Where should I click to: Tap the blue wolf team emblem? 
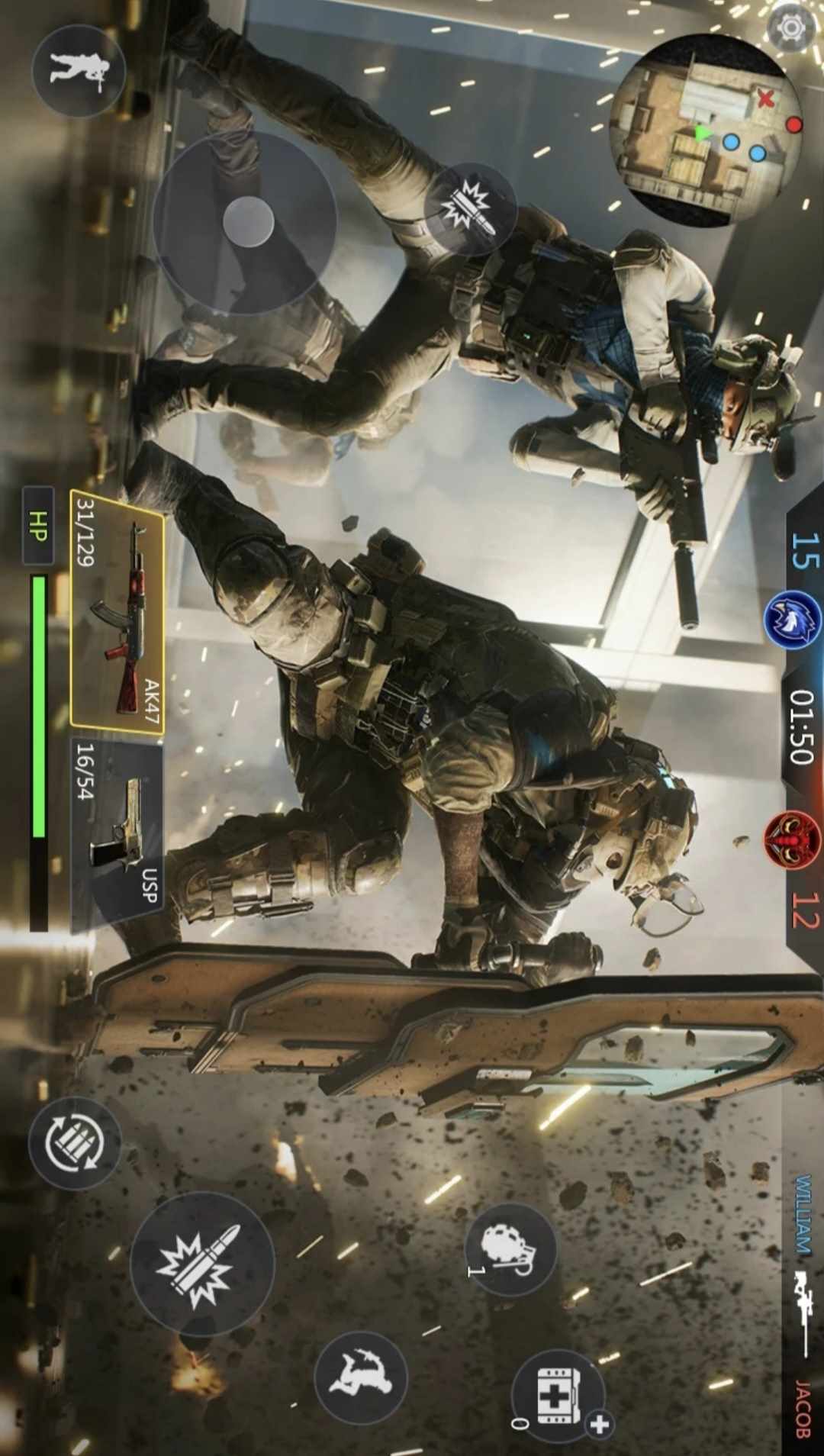(x=792, y=619)
